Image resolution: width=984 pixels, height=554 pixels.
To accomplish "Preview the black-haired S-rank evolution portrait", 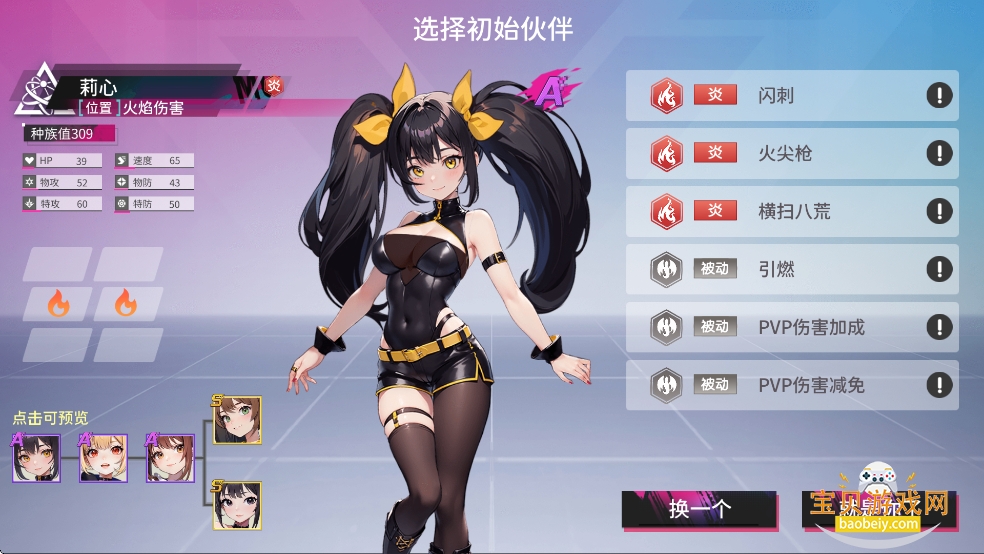I will (237, 505).
